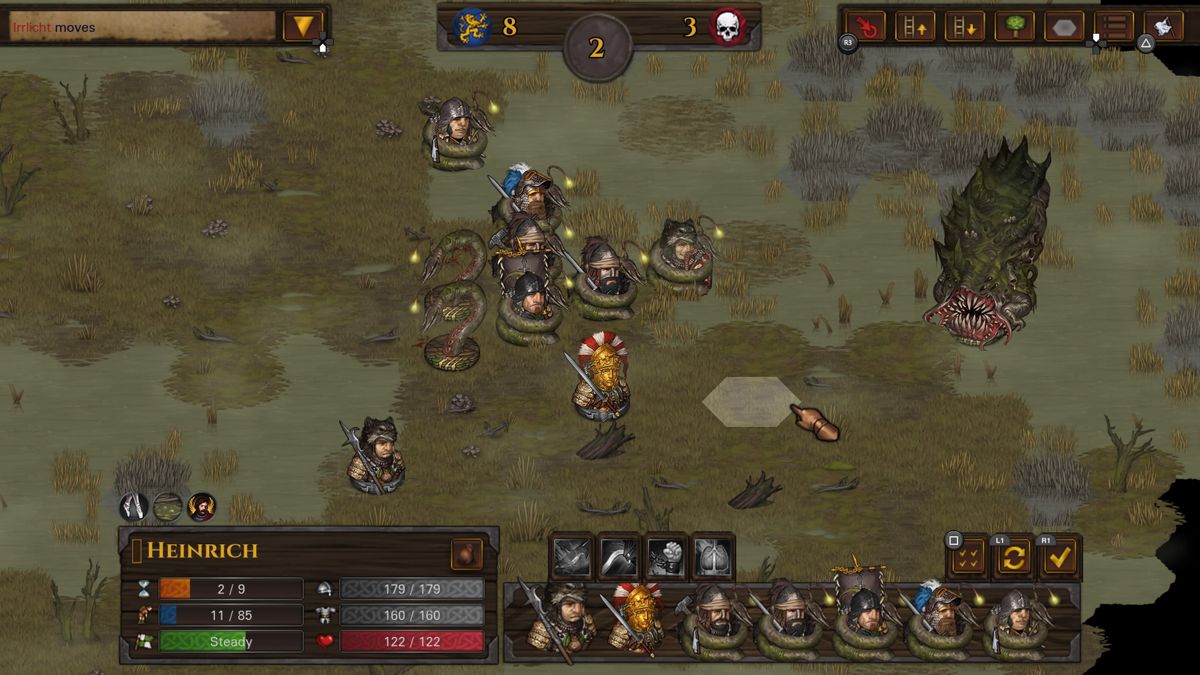Click the white flag retreat button
The height and width of the screenshot is (675, 1200).
tap(1163, 26)
